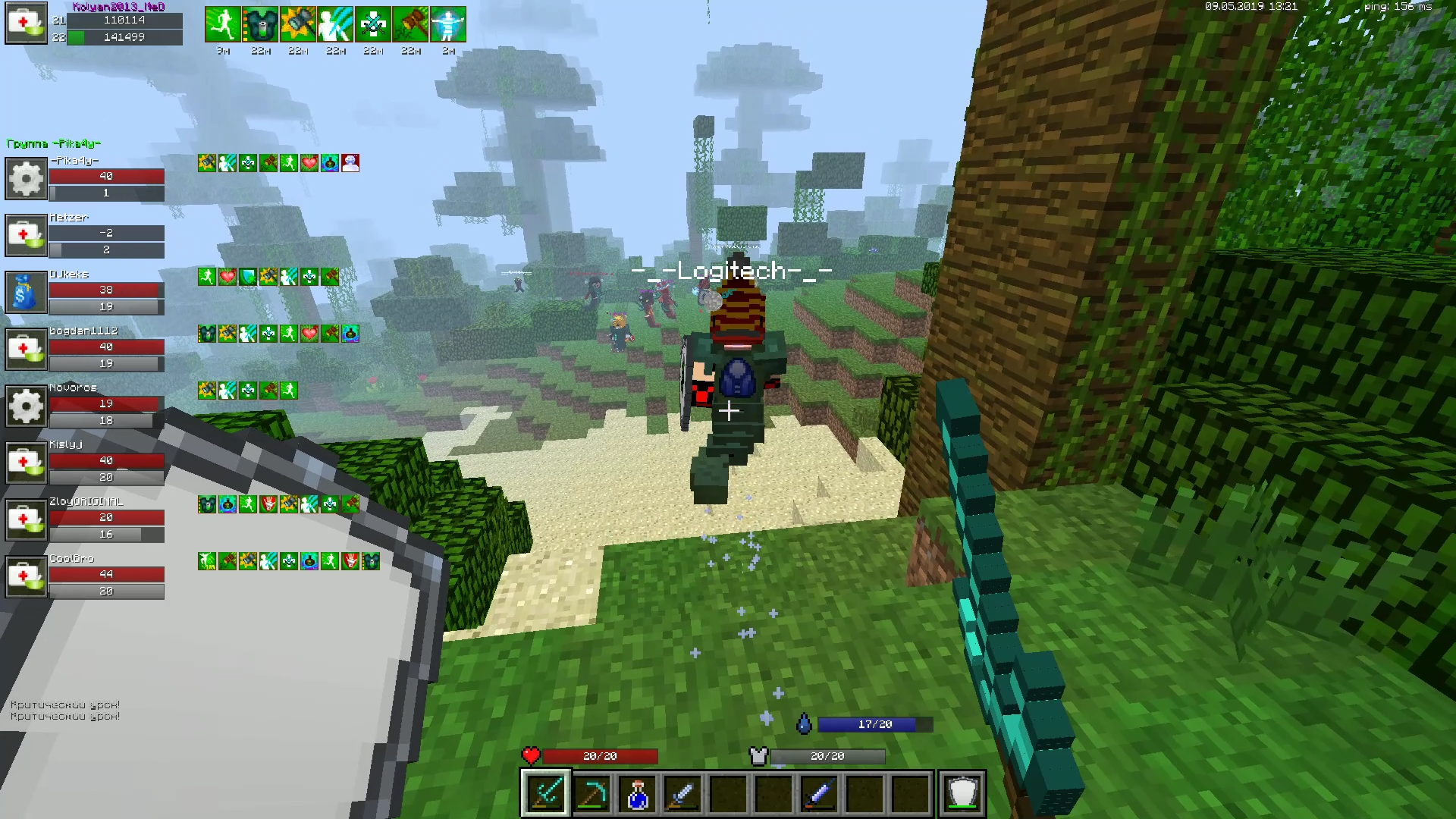Click DJkeks's money bag portrait
This screenshot has height=819, width=1456.
(x=27, y=292)
